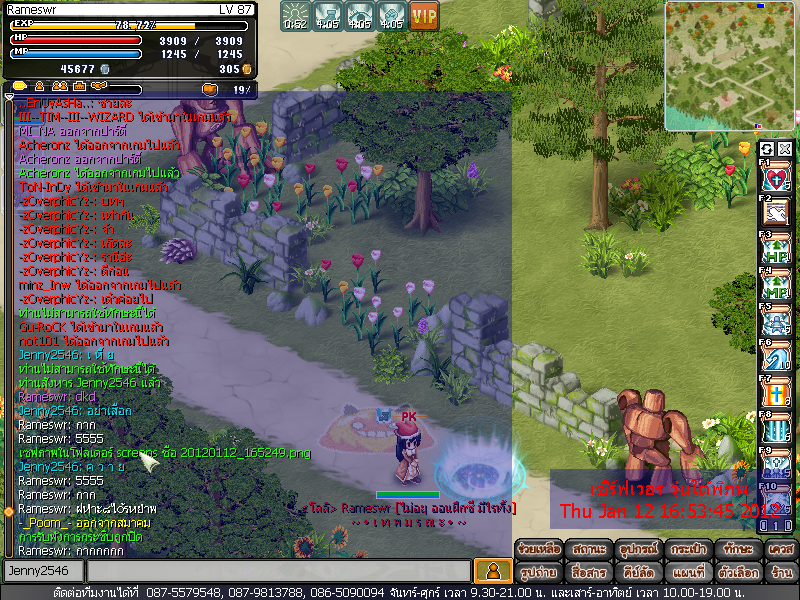Screen dimensions: 800x600
Task: Open the ช่วยเหลือ (Help) menu
Action: click(539, 549)
